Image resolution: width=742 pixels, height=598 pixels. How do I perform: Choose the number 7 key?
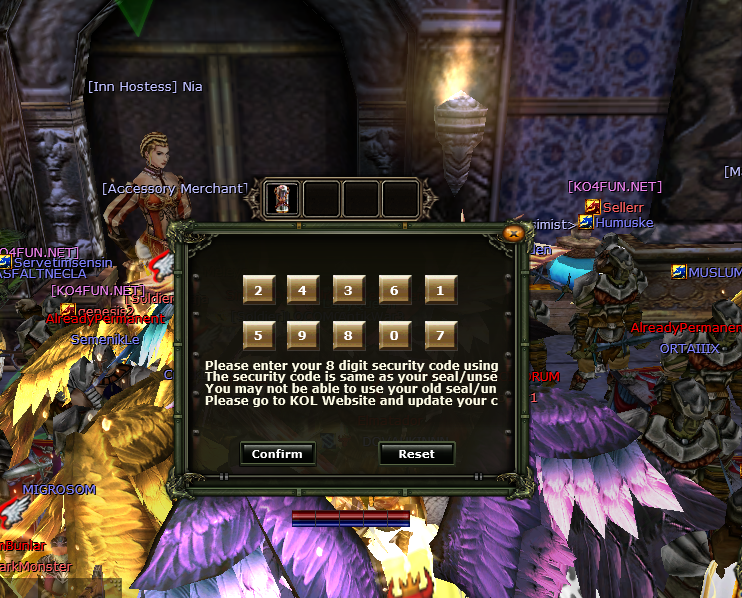(x=440, y=335)
